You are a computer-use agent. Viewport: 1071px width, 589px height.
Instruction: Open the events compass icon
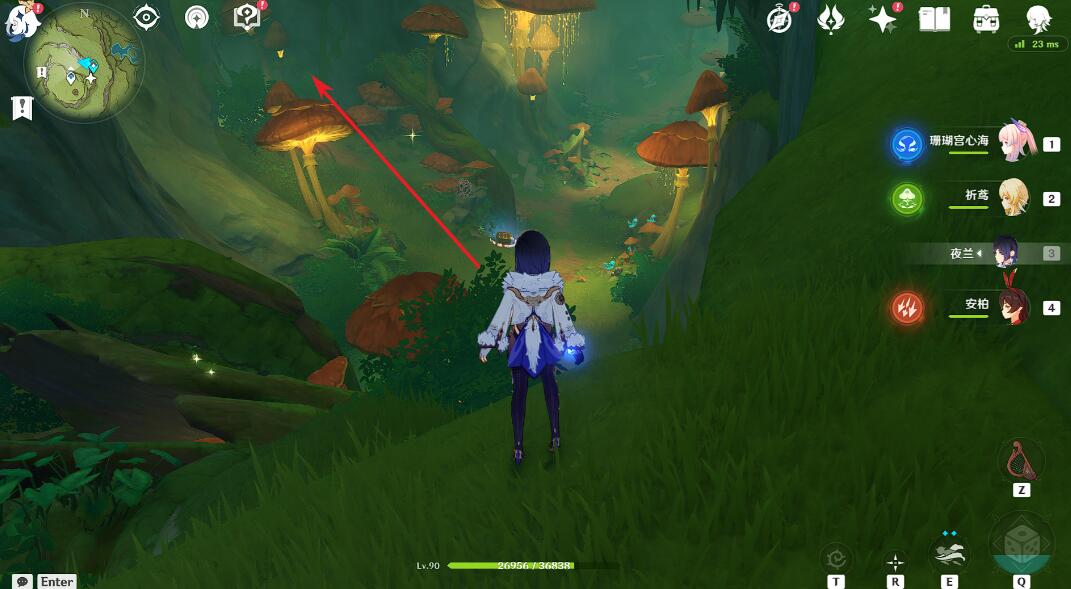point(779,19)
